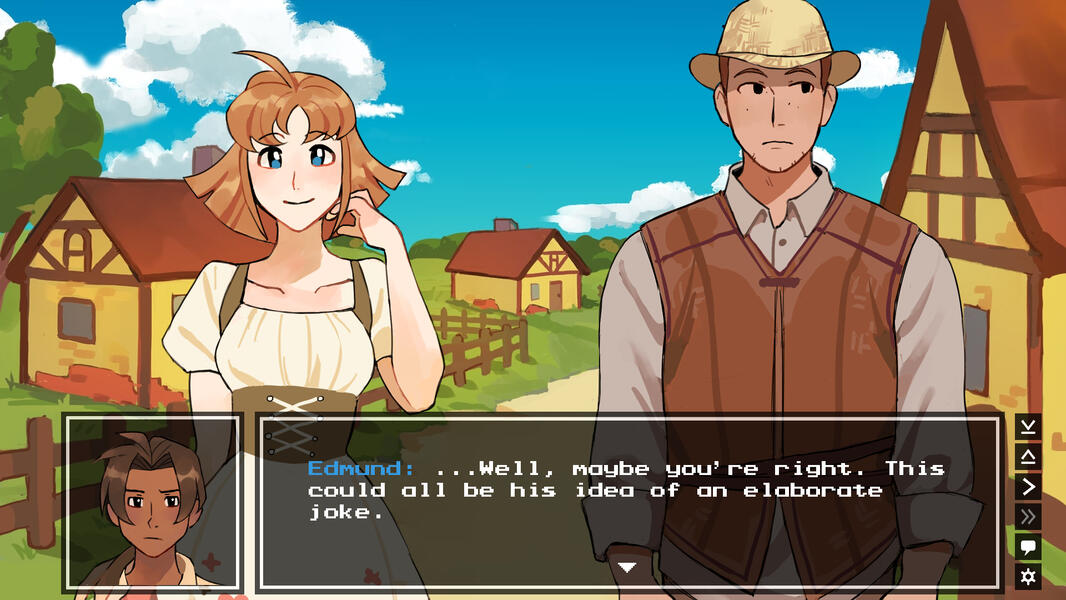Activate the double-arrow skip button
This screenshot has width=1066, height=600.
[1028, 517]
